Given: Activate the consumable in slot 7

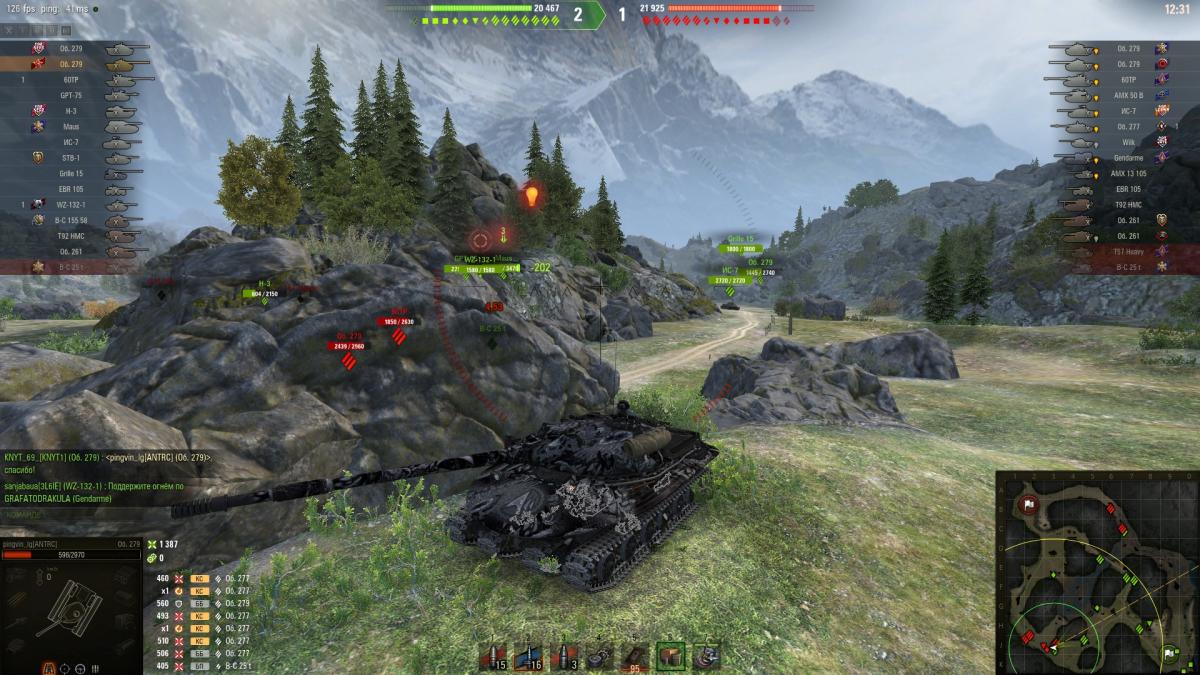Looking at the screenshot, I should 706,655.
